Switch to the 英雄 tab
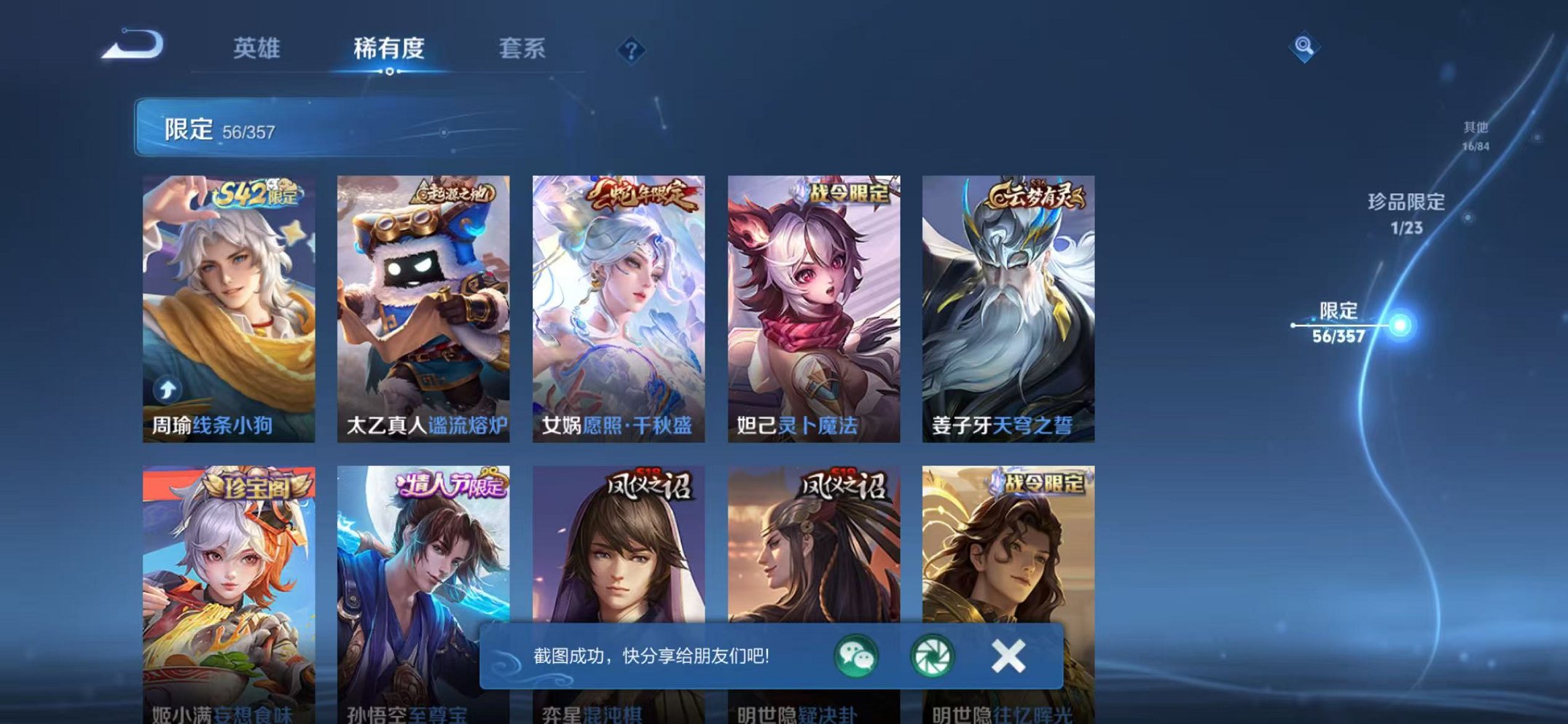 point(258,49)
